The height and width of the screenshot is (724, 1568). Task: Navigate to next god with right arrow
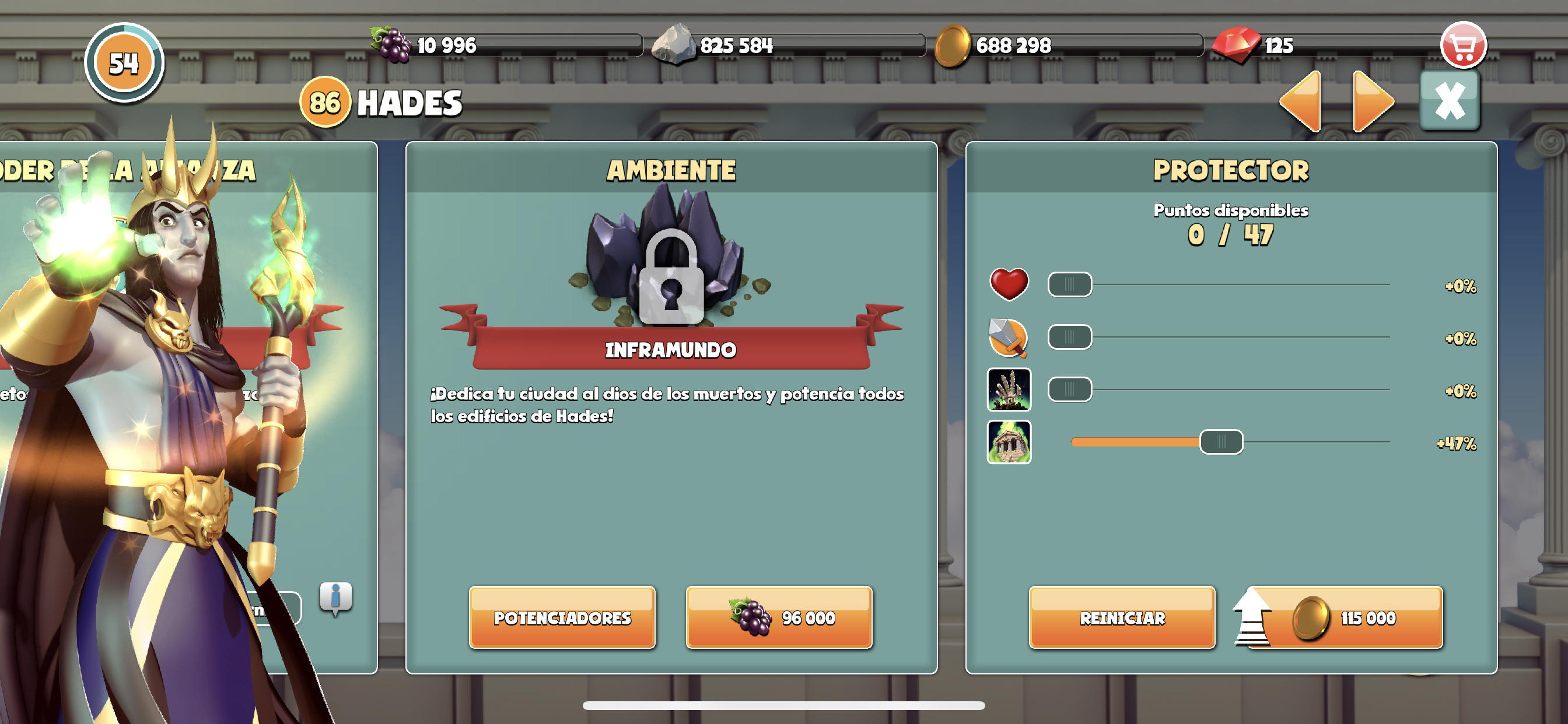[x=1371, y=102]
